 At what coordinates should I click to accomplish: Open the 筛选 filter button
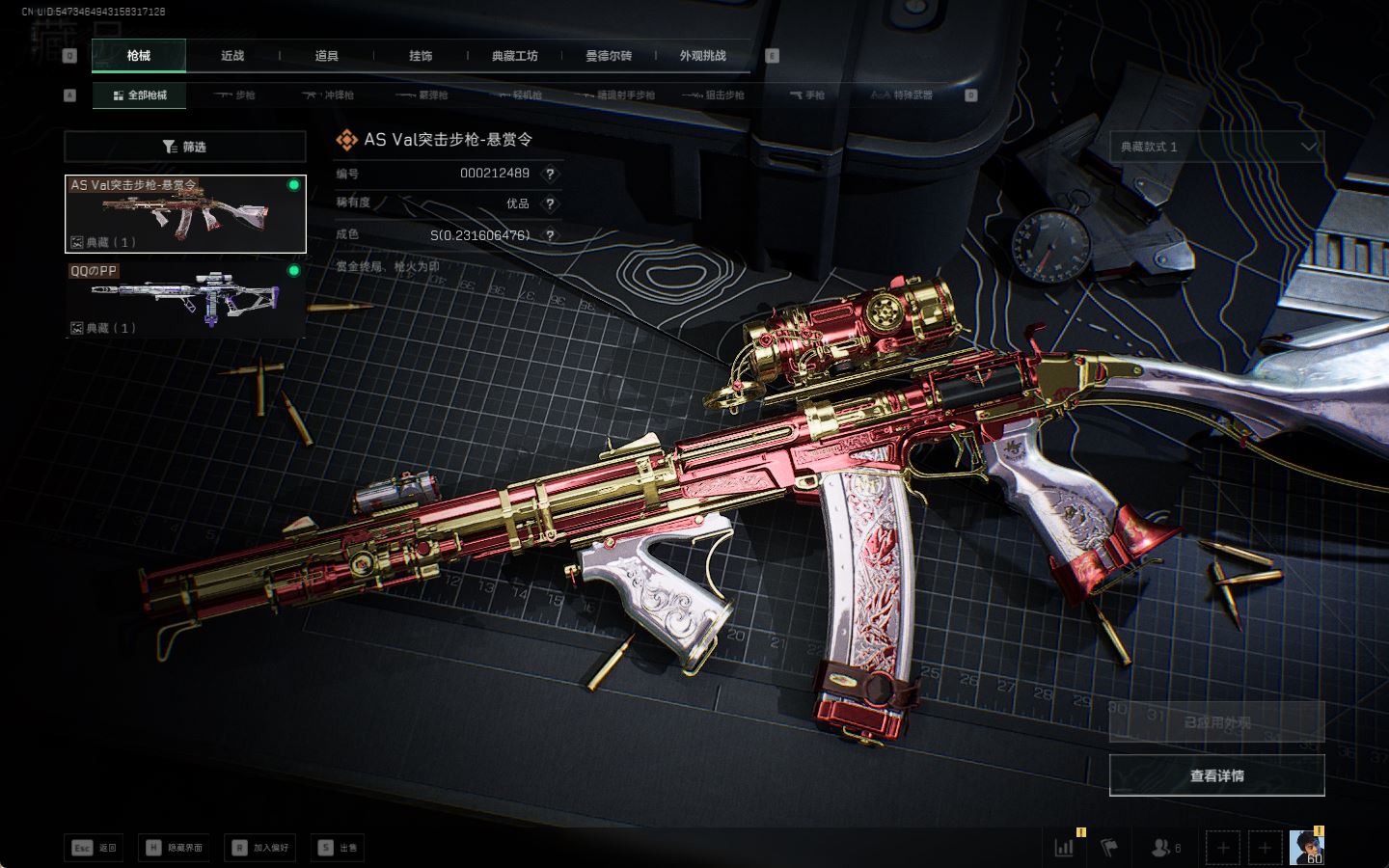click(184, 147)
